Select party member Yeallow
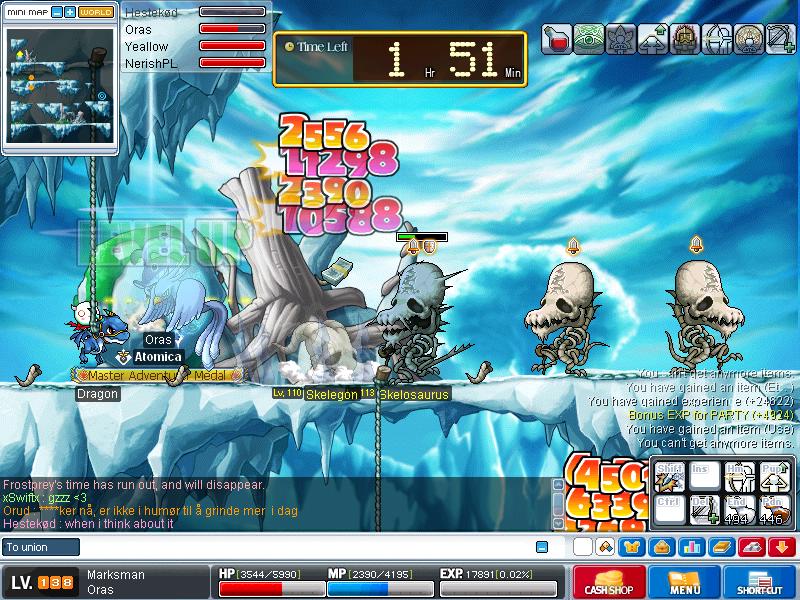The height and width of the screenshot is (600, 800). click(147, 46)
